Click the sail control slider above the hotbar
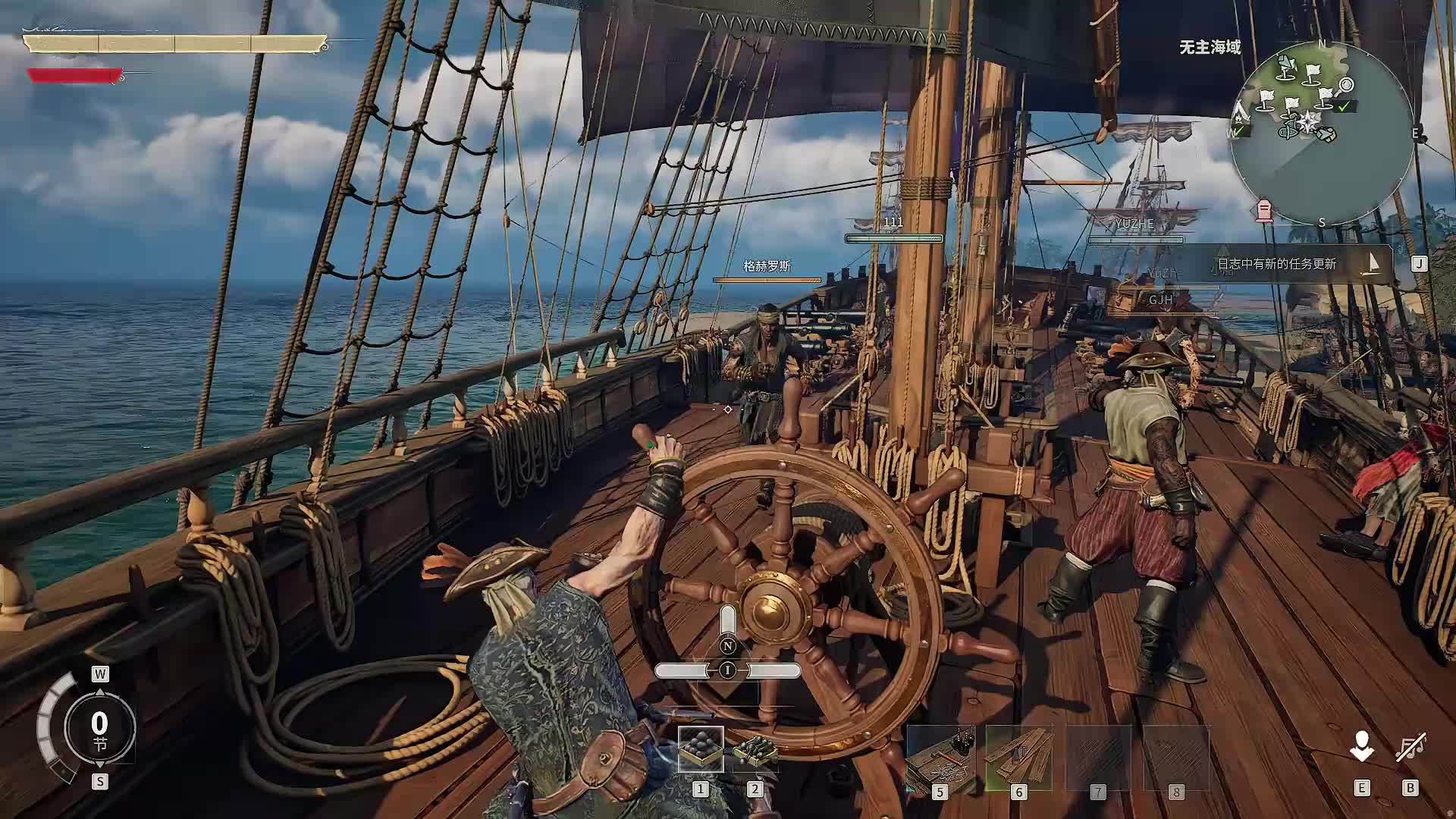 (x=728, y=670)
